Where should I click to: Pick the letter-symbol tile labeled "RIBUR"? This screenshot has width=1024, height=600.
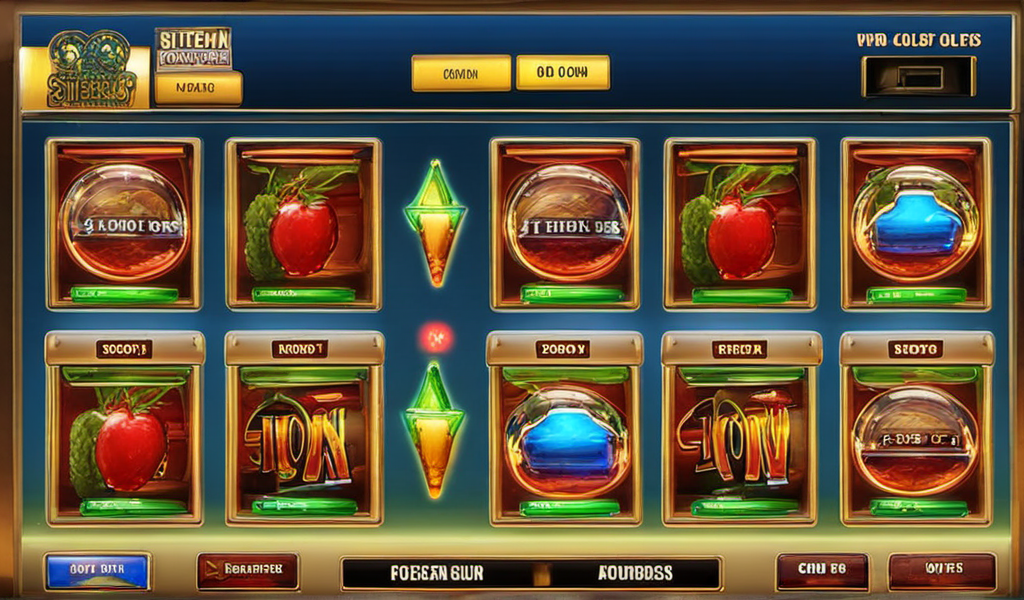741,431
